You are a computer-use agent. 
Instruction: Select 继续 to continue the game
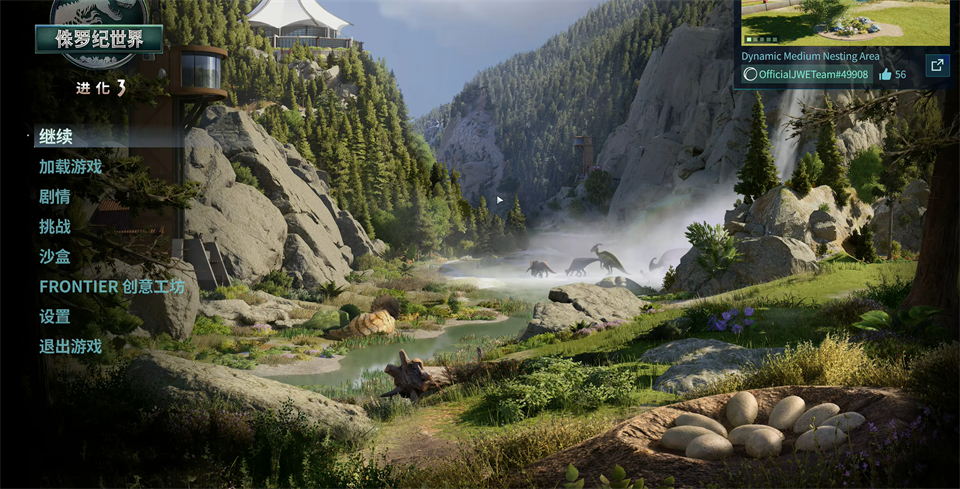[x=56, y=137]
